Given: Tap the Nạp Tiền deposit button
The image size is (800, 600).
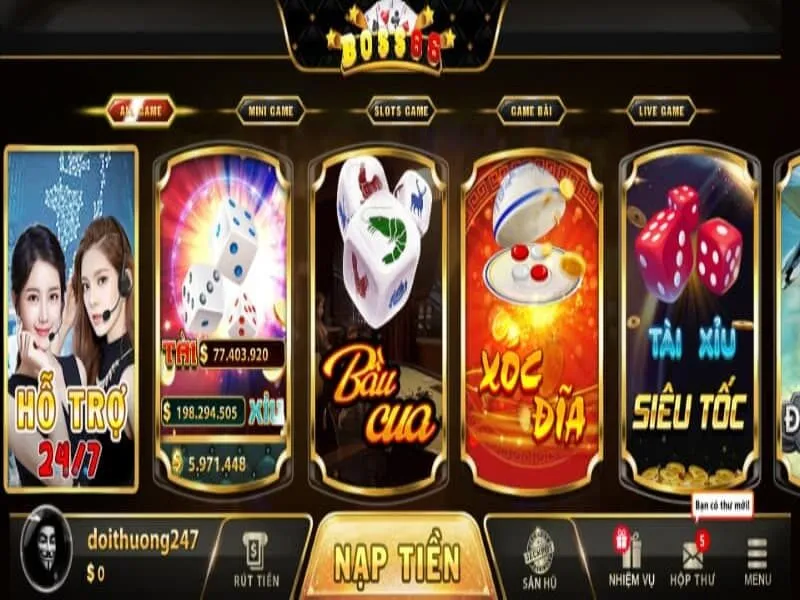Looking at the screenshot, I should [x=397, y=558].
